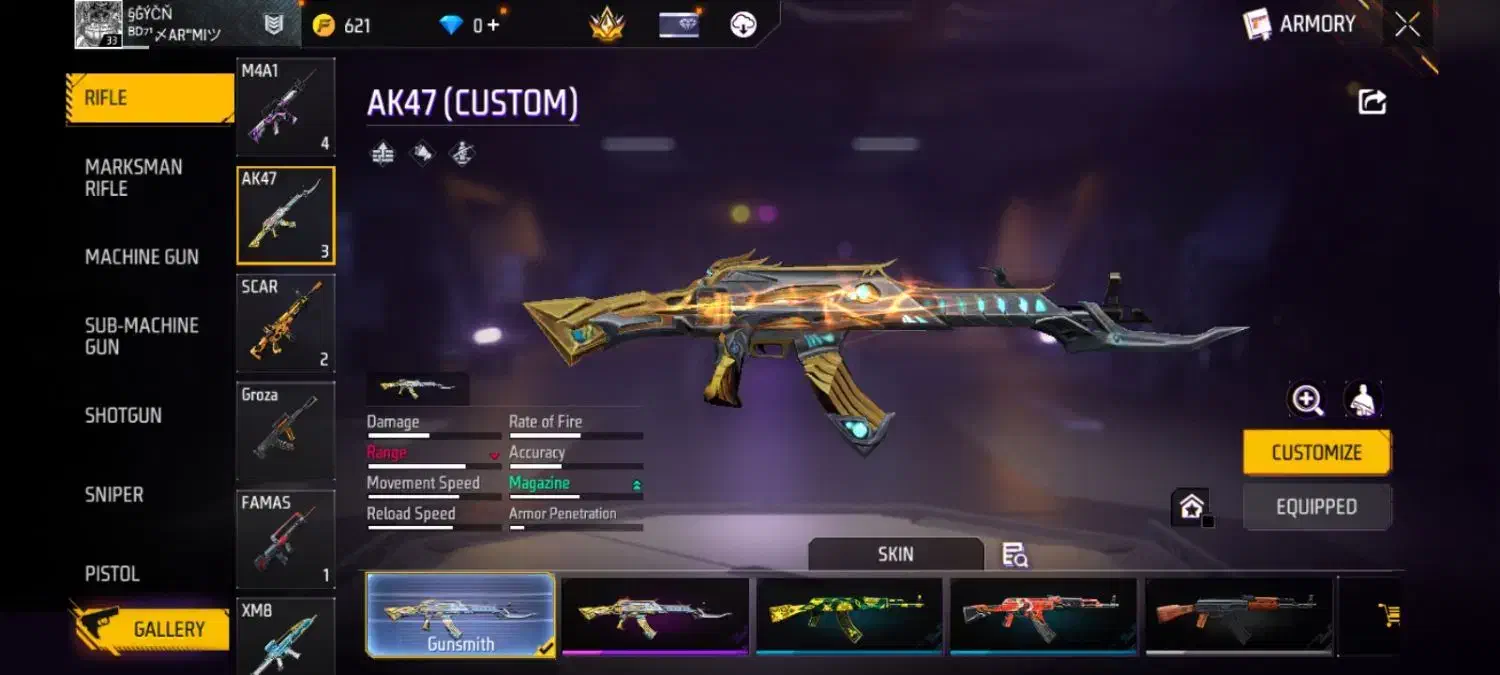This screenshot has width=1500, height=675.
Task: Click the Customize button
Action: pos(1316,453)
